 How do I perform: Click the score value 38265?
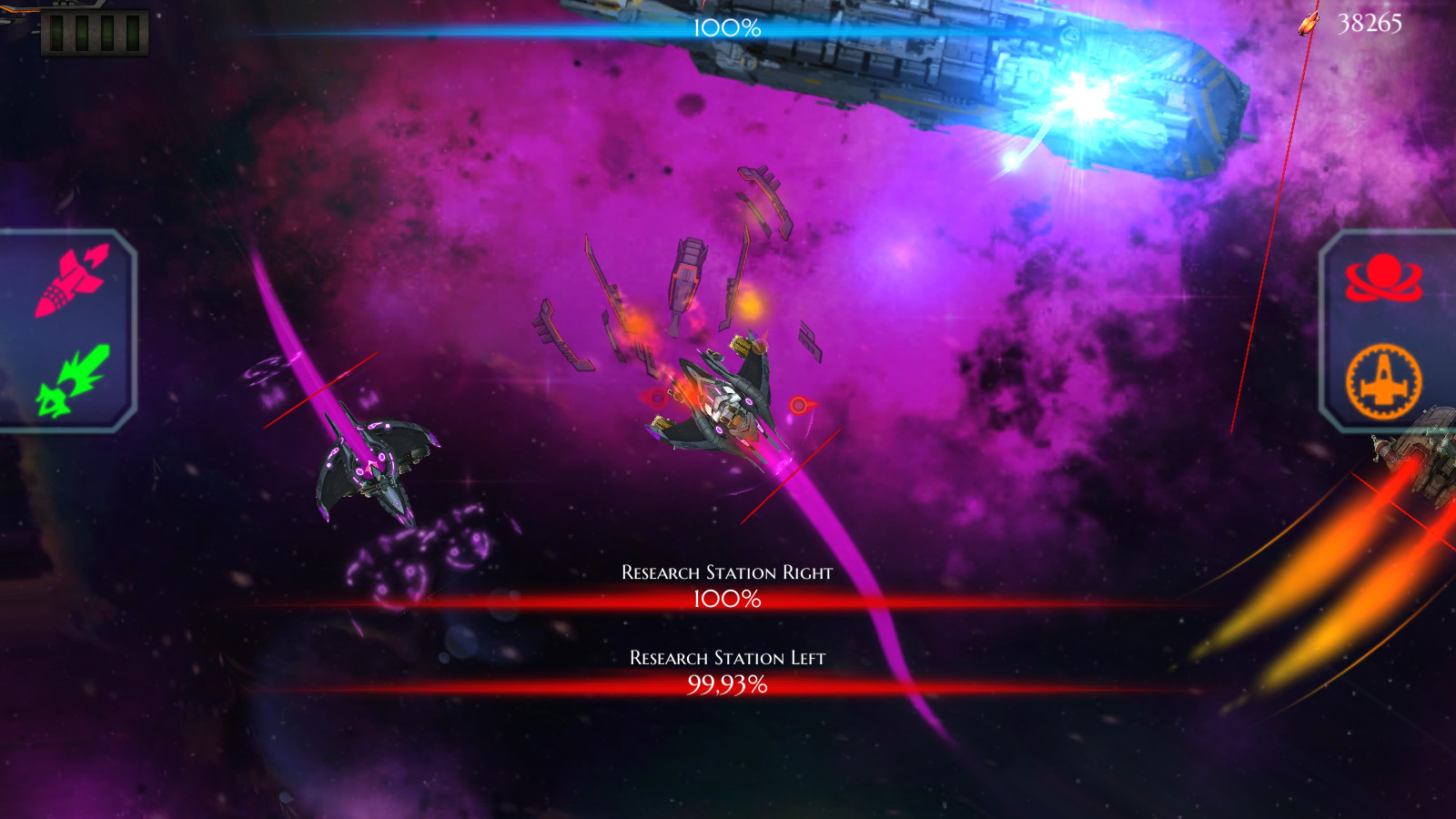point(1370,25)
